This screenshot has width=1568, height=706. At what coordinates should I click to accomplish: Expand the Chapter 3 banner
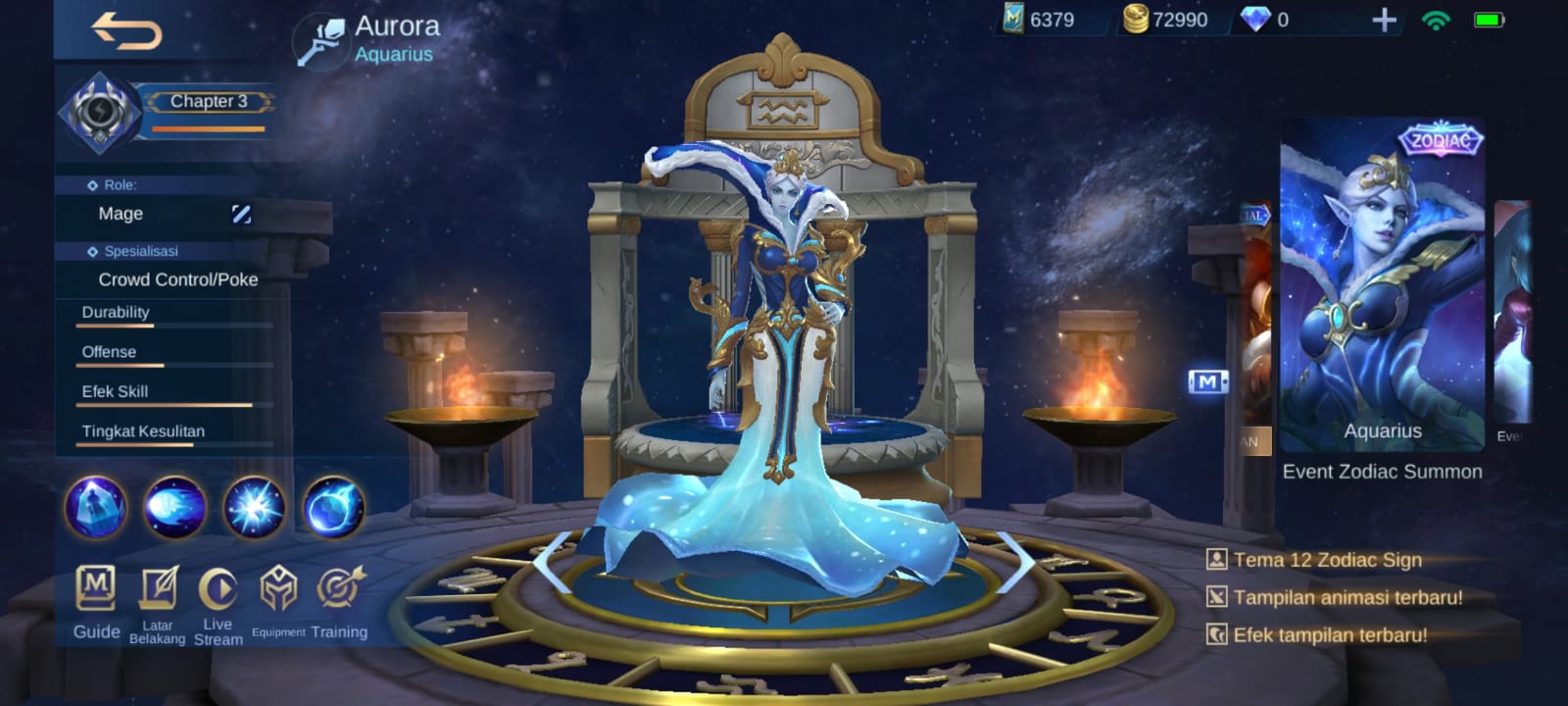tap(208, 102)
